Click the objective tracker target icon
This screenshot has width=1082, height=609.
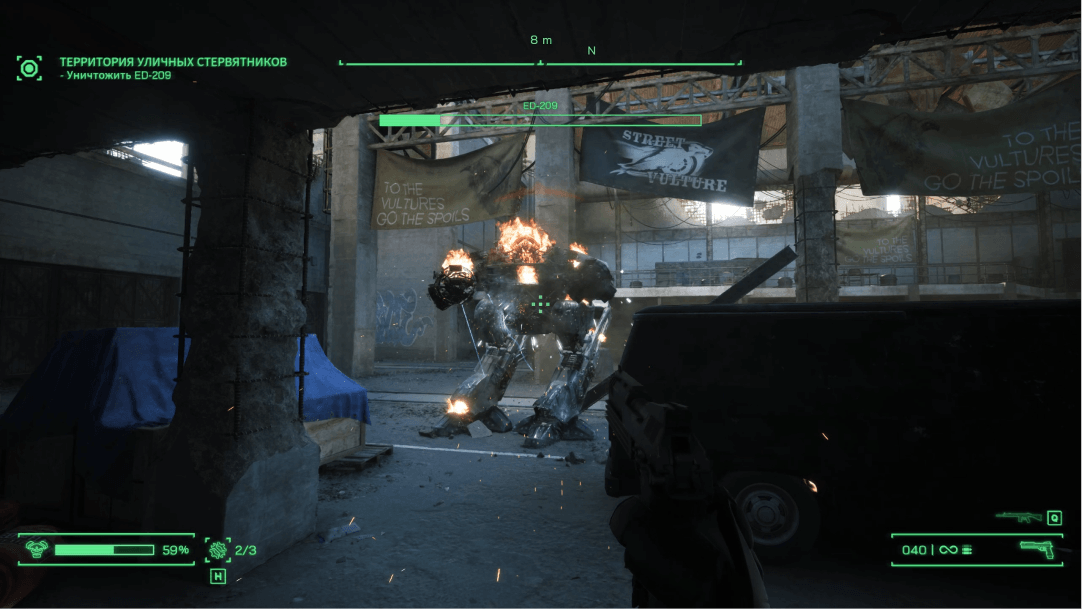pyautogui.click(x=29, y=68)
